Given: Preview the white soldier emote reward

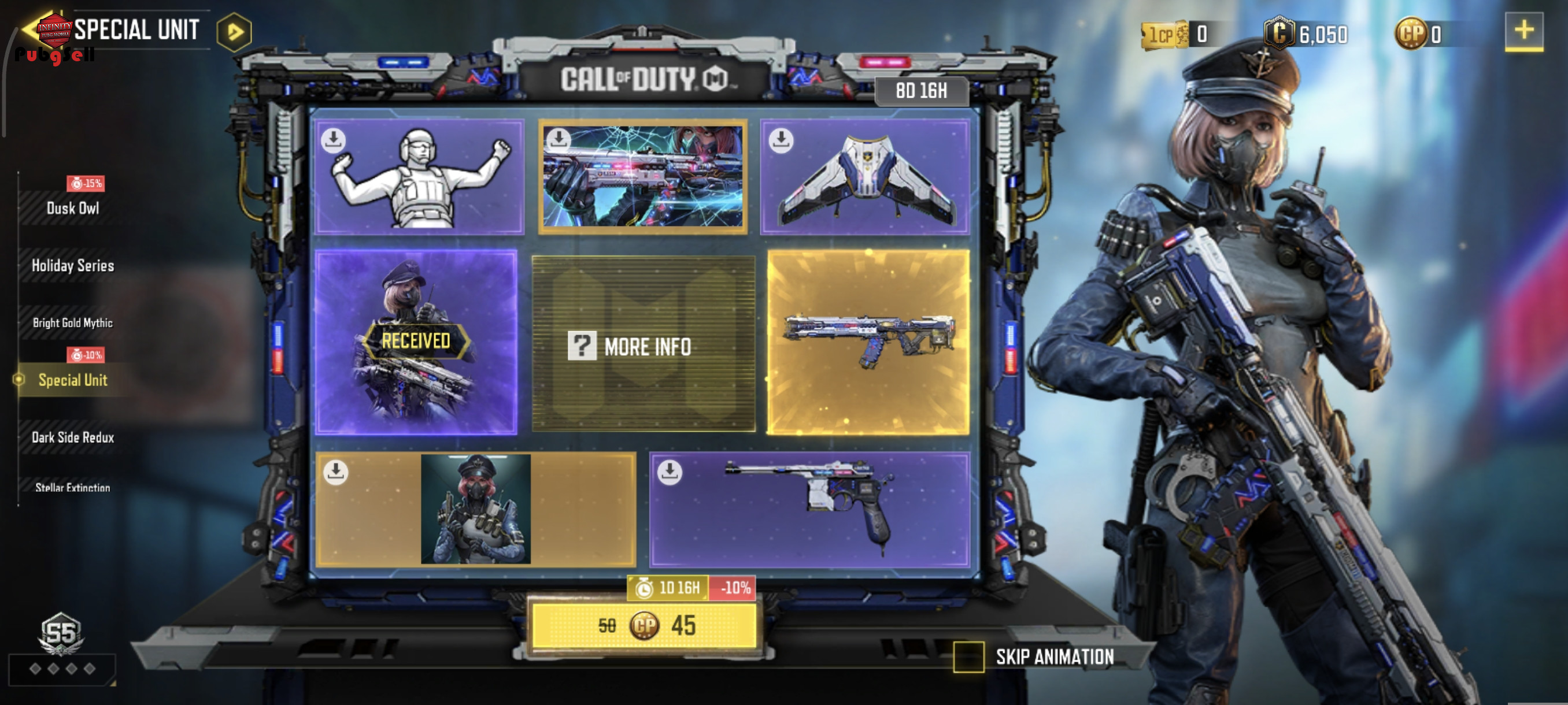Looking at the screenshot, I should coord(419,176).
